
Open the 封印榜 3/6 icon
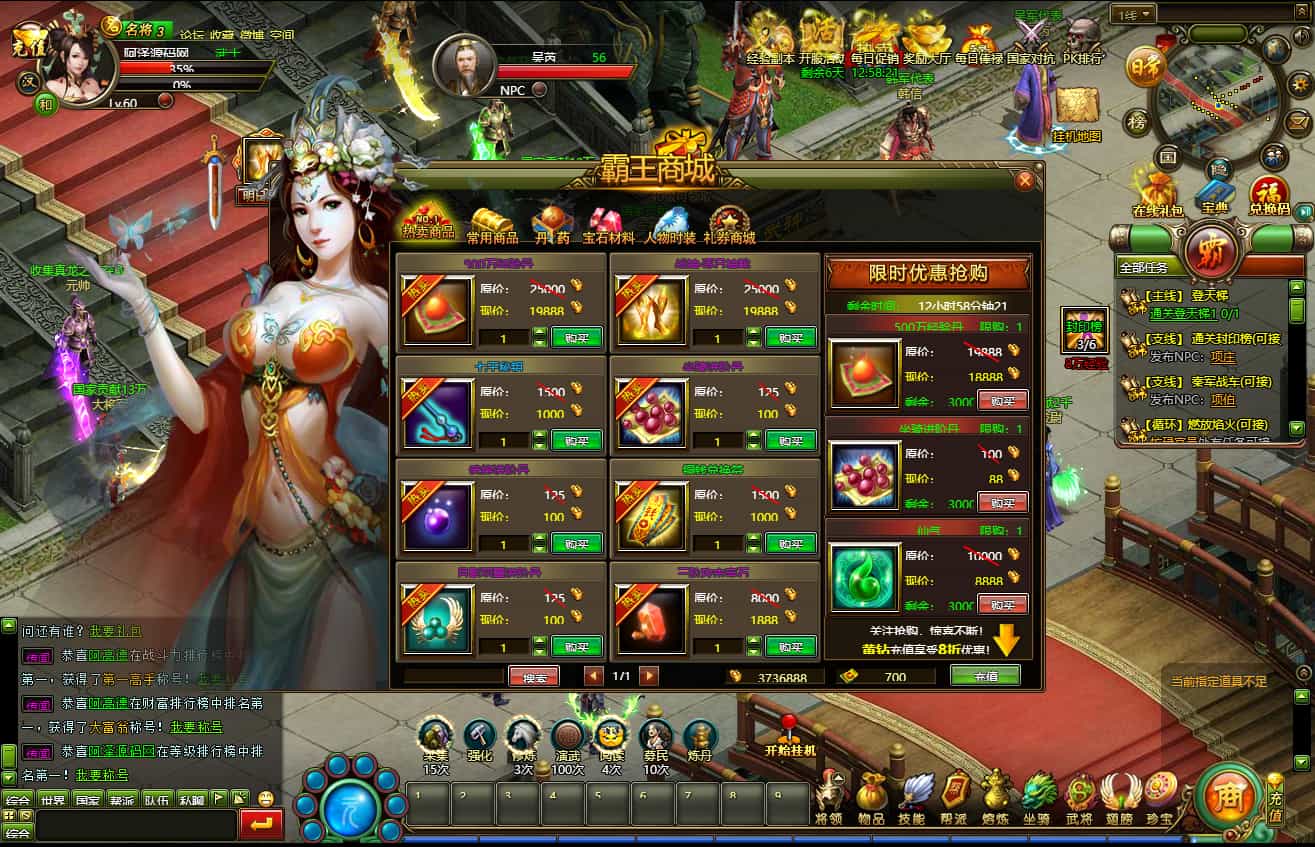point(1085,331)
